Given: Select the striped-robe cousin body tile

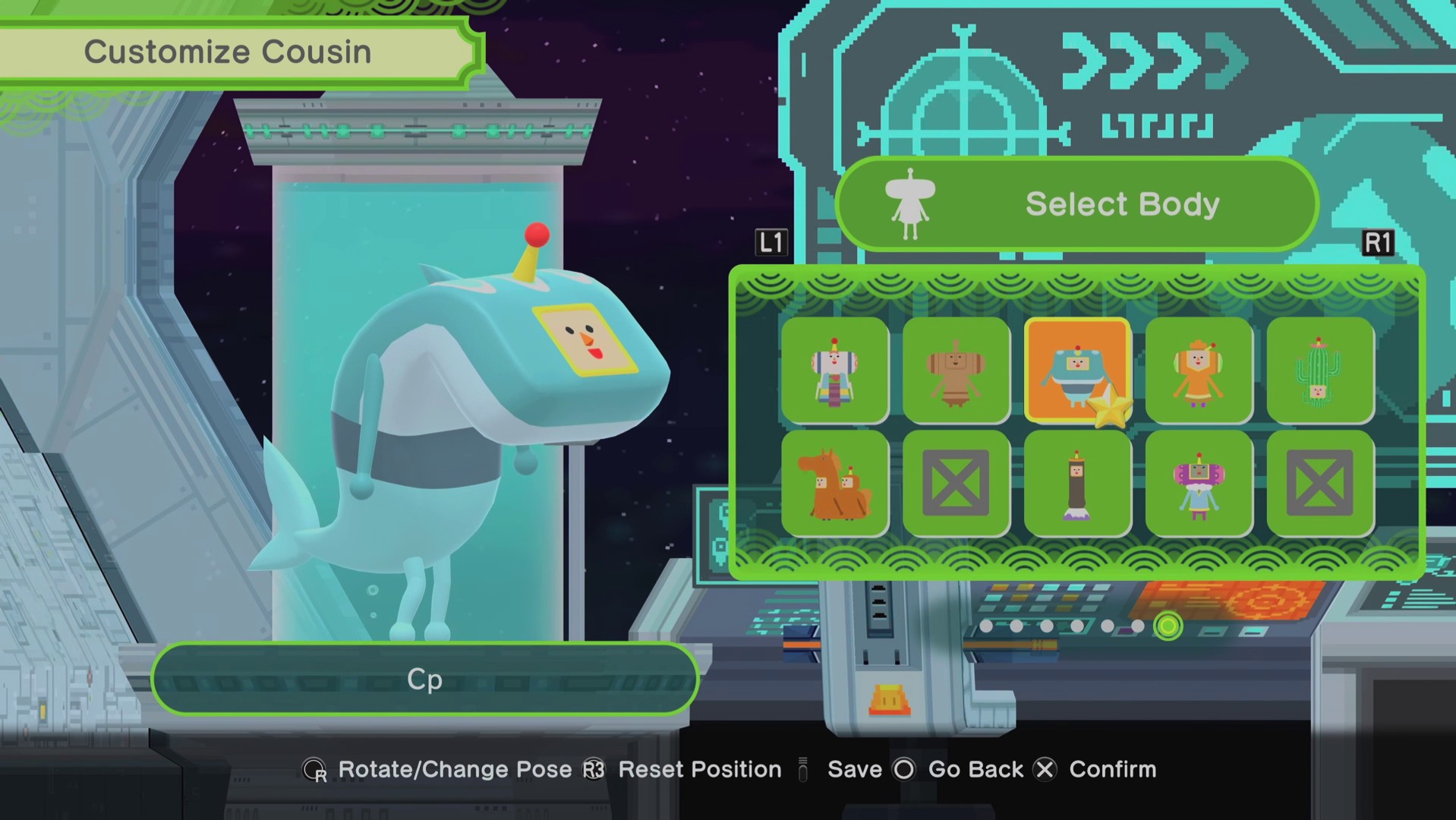Looking at the screenshot, I should [x=834, y=371].
